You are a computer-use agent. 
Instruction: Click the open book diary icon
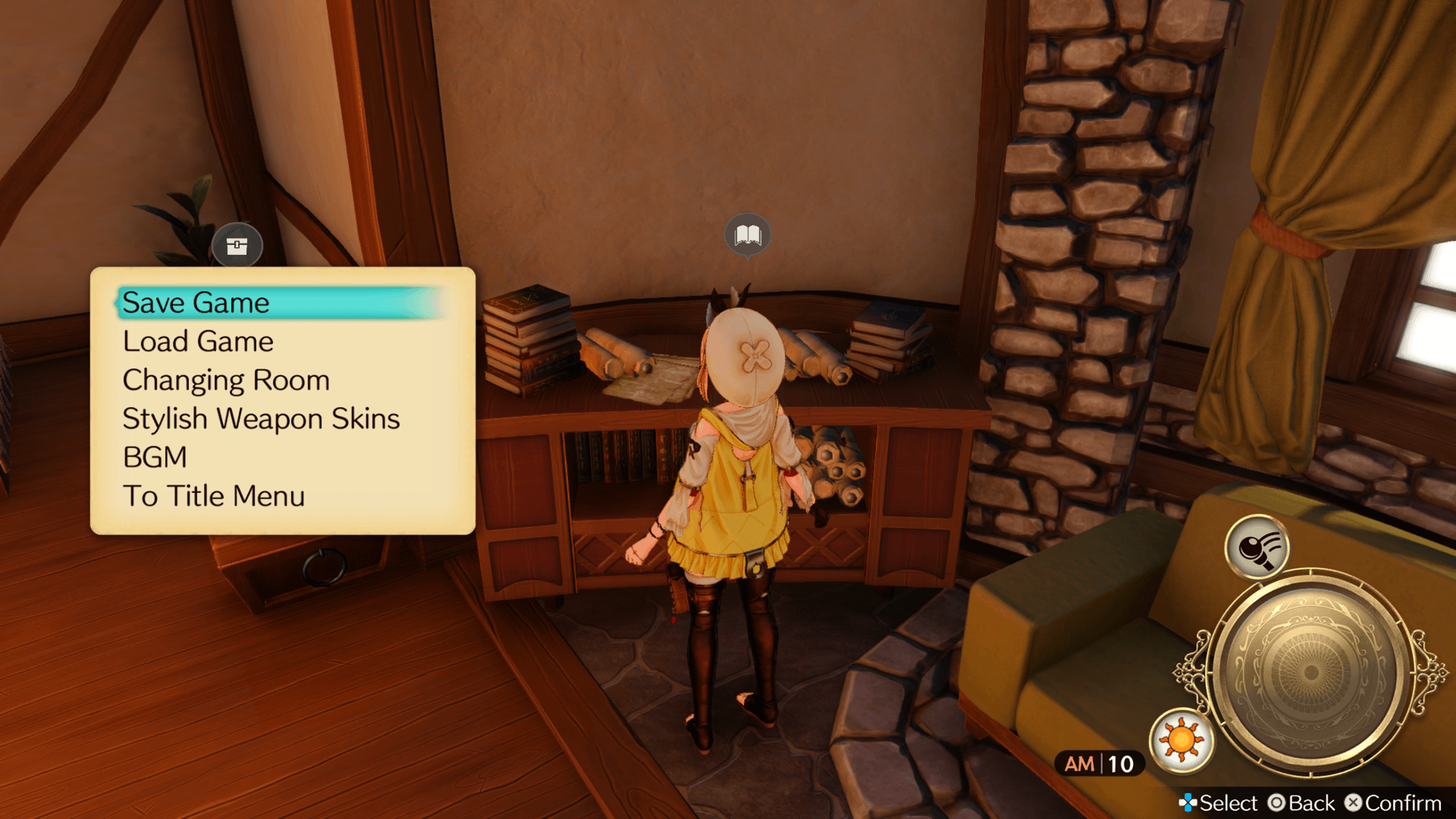click(748, 235)
